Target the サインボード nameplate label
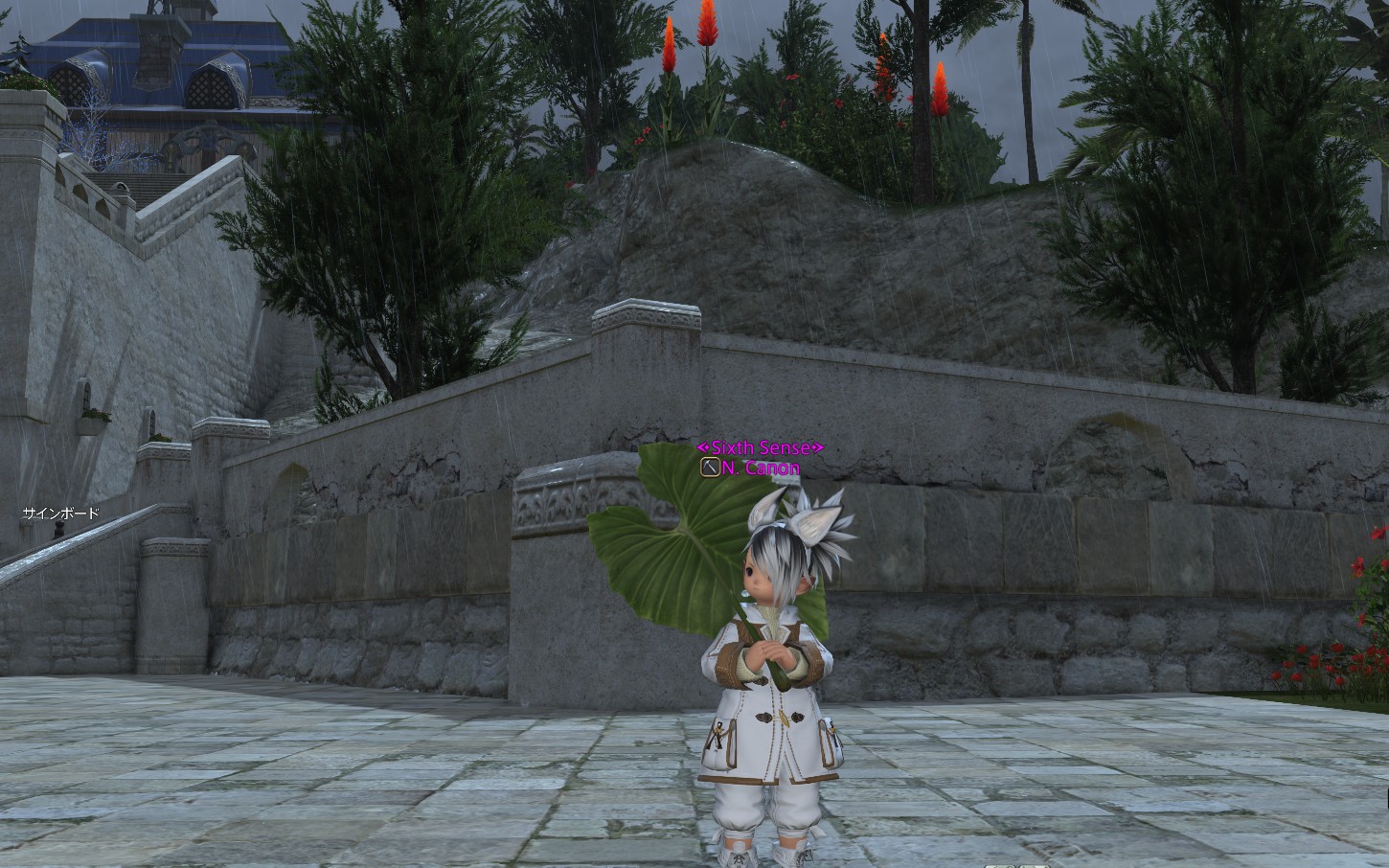The width and height of the screenshot is (1389, 868). point(61,514)
